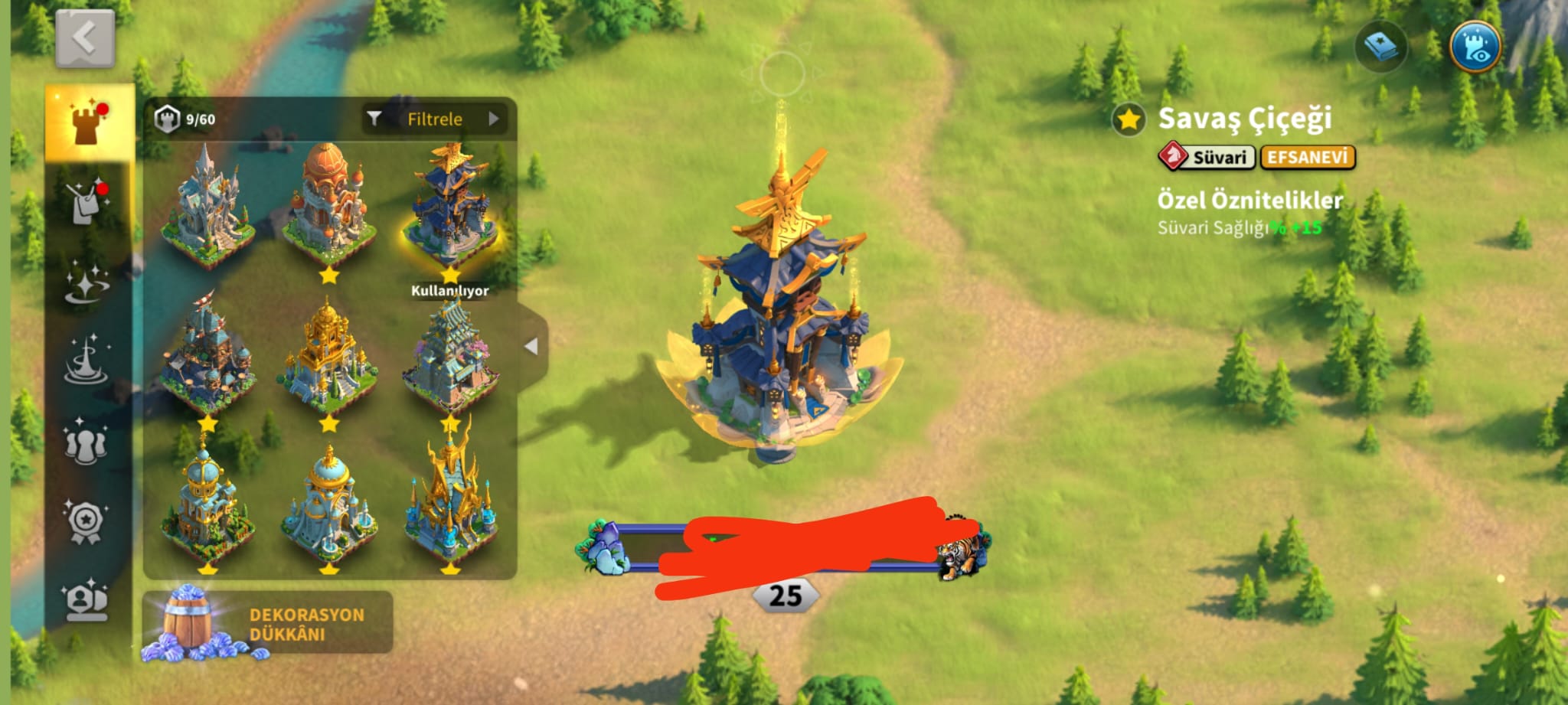Collapse the city theme list panel
This screenshot has height=705, width=1568.
[531, 347]
